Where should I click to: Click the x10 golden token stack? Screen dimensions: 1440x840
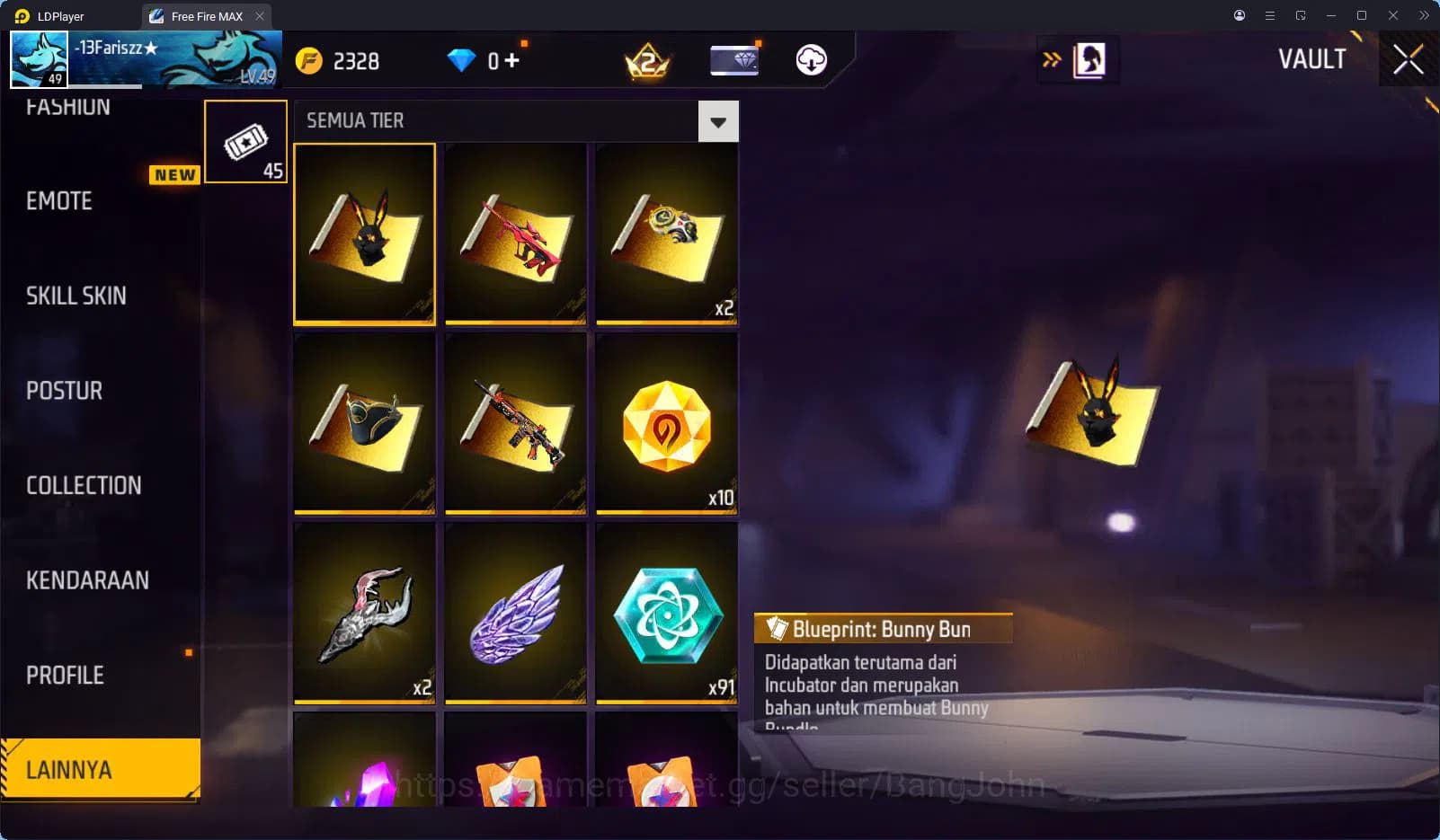tap(666, 424)
